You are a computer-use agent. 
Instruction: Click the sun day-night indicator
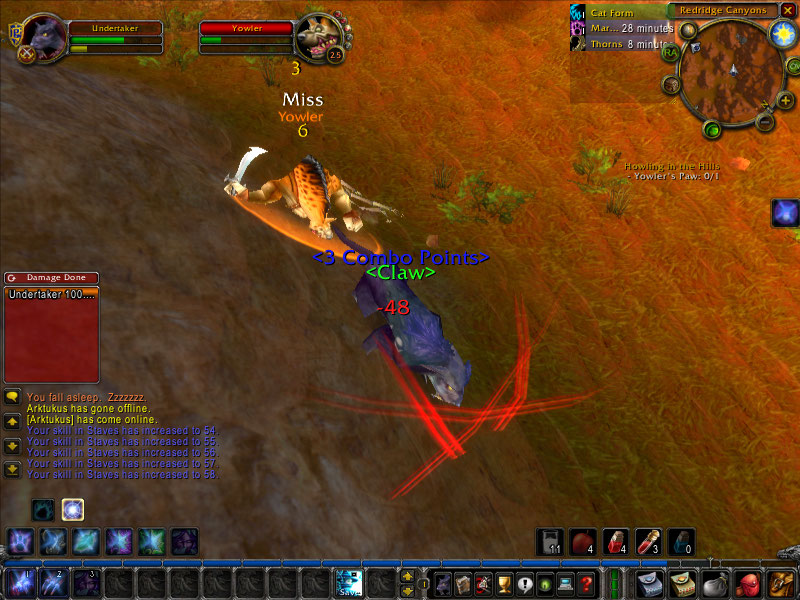coord(781,33)
